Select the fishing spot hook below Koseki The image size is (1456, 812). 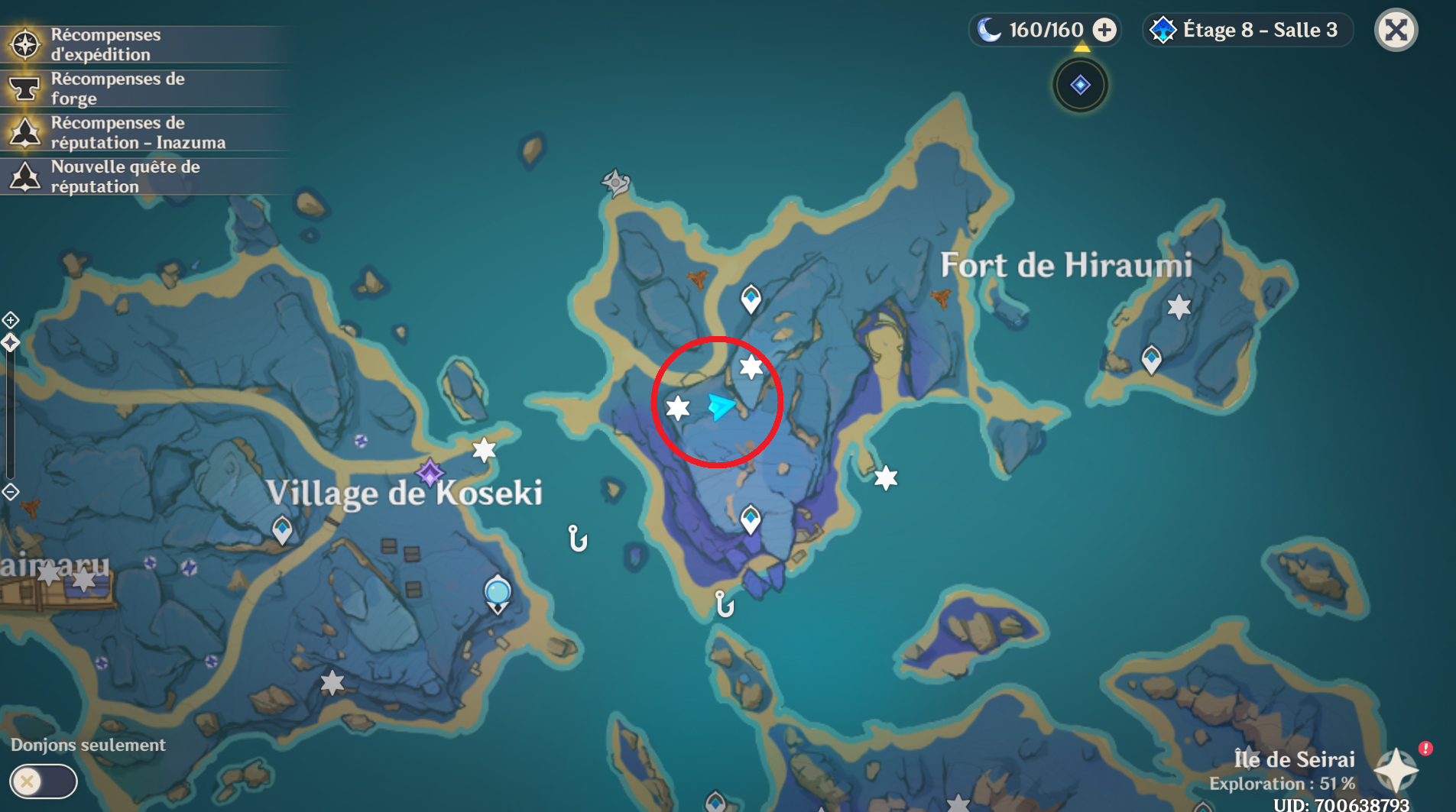tap(578, 539)
